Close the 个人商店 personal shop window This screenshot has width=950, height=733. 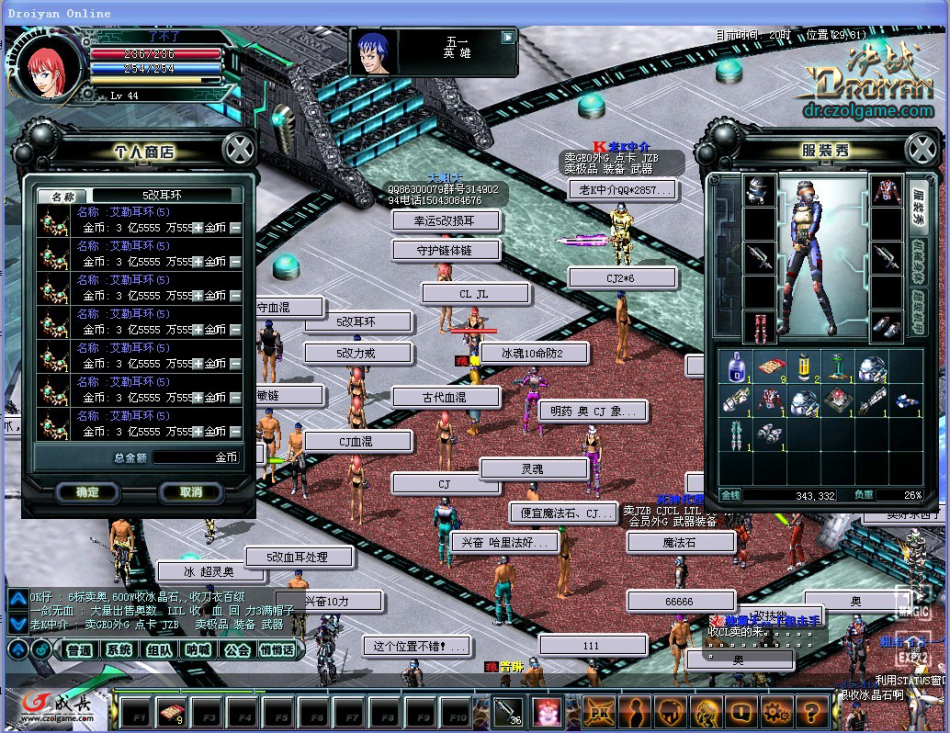238,150
